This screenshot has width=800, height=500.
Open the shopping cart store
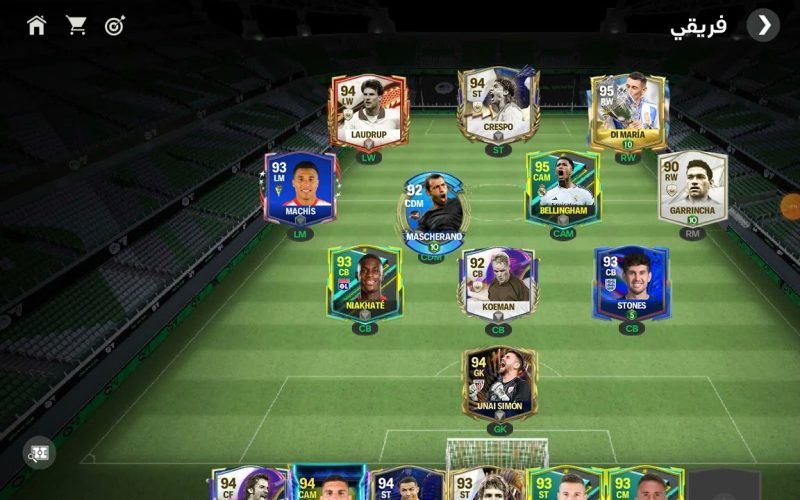pos(76,25)
